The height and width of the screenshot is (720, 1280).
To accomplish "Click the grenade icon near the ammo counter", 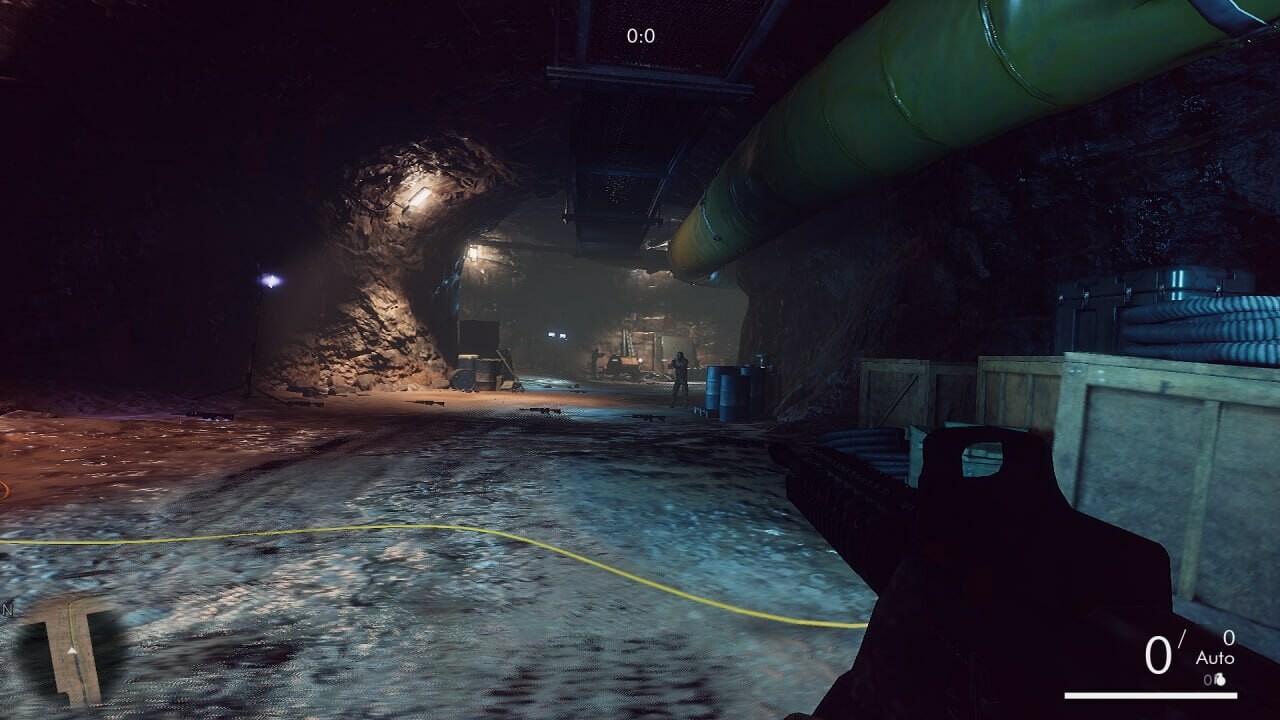I will pos(1220,680).
